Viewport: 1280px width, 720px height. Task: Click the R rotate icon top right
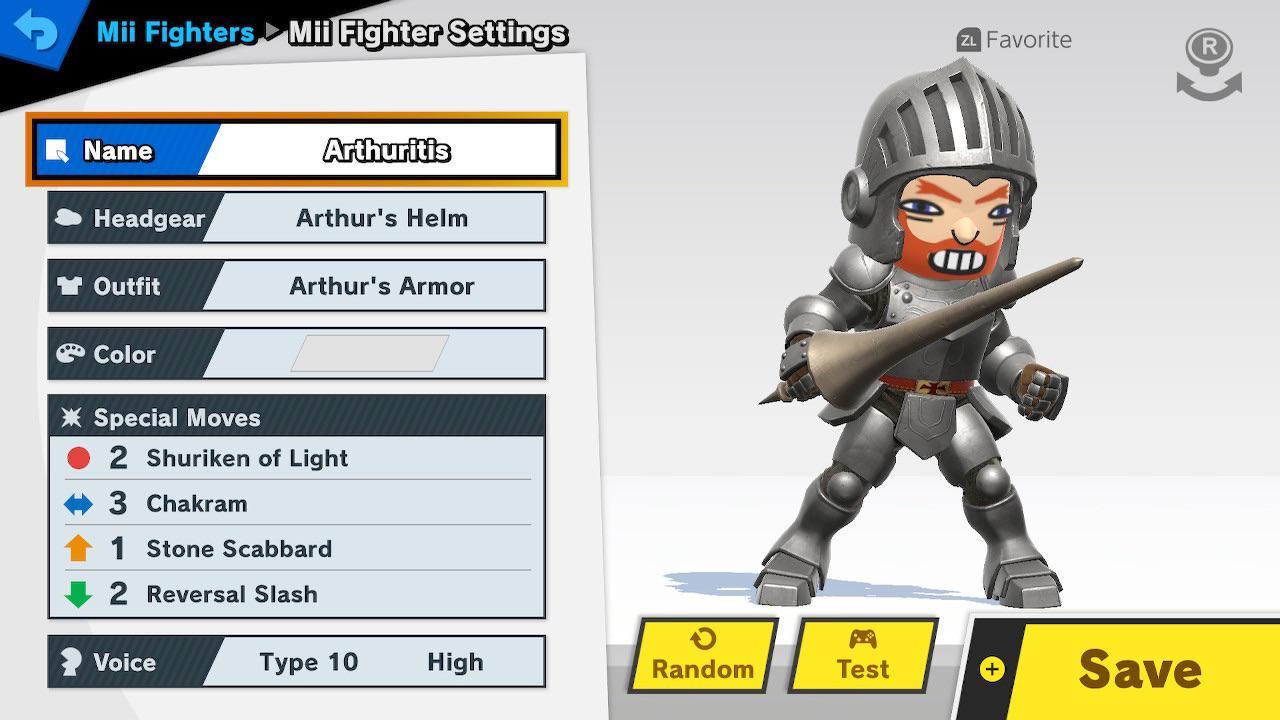[1207, 62]
